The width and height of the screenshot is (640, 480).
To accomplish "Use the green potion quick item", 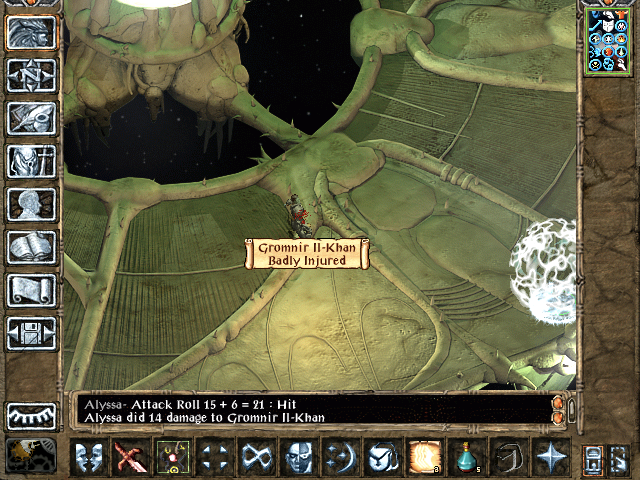I will pyautogui.click(x=465, y=457).
